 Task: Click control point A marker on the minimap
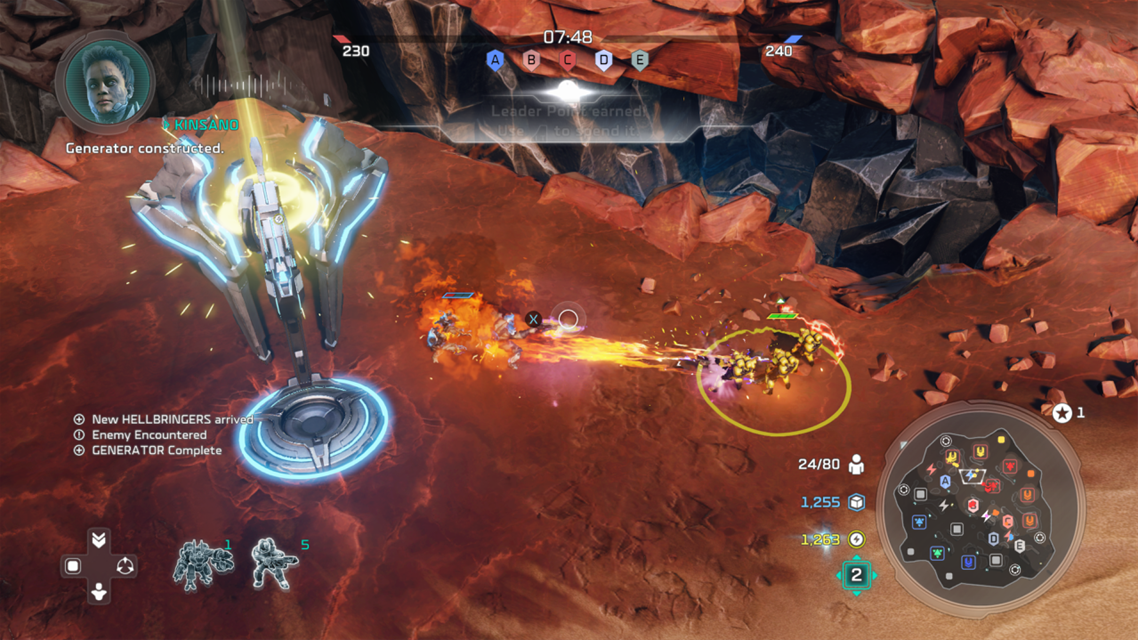tap(945, 482)
